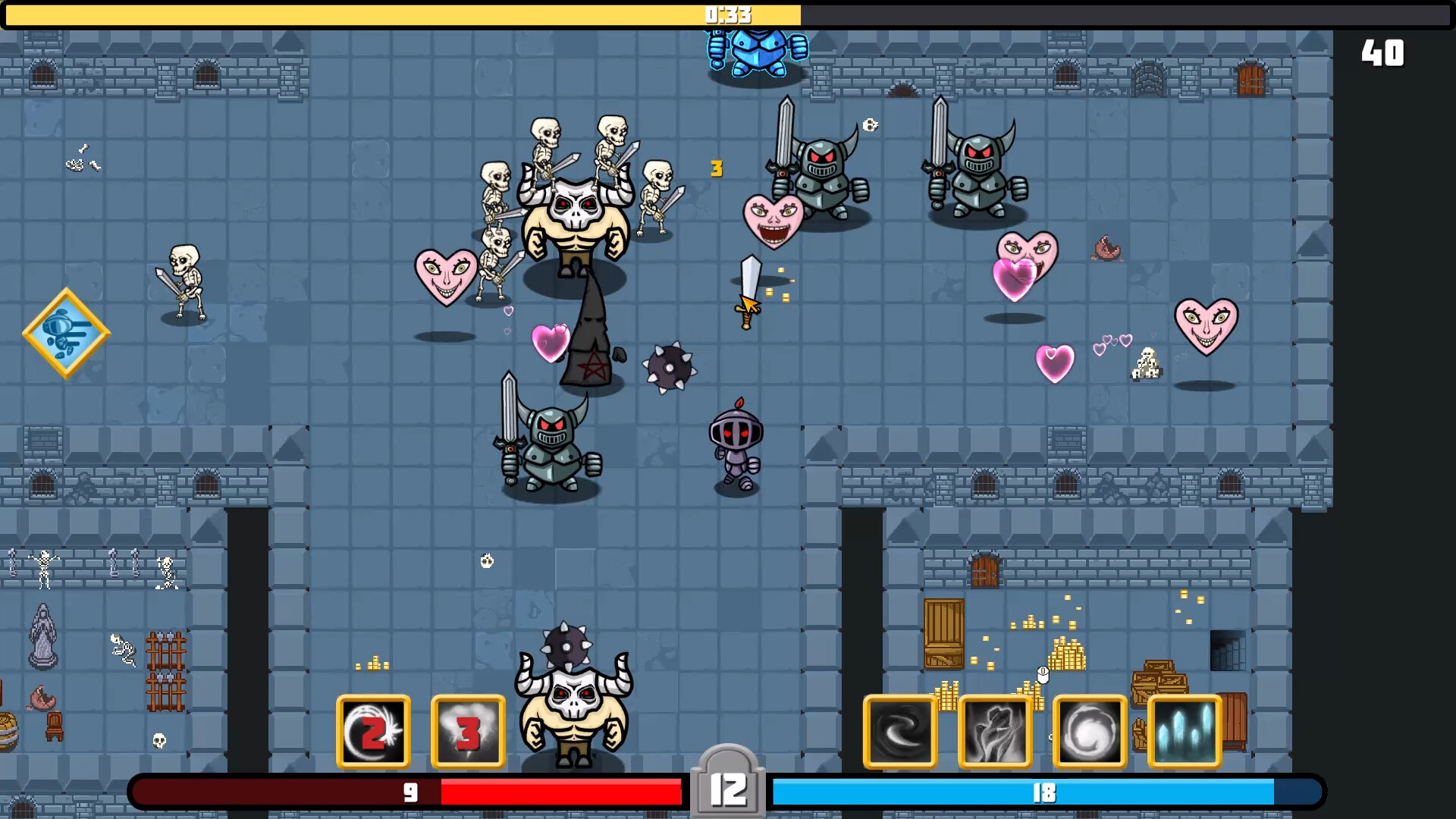This screenshot has height=819, width=1456.
Task: Select the black vortex ability icon
Action: tap(899, 731)
